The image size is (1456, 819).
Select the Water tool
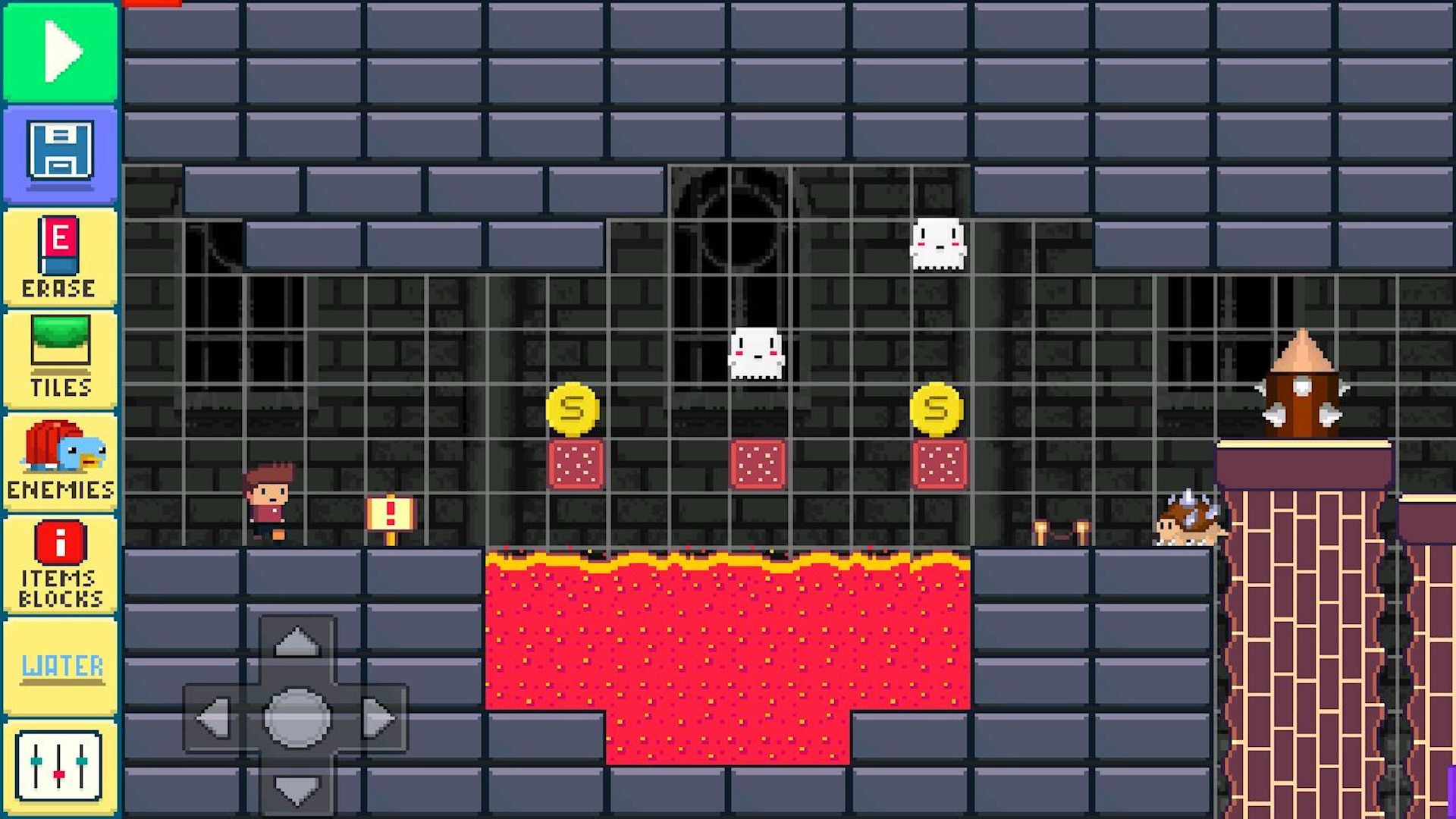coord(61,666)
